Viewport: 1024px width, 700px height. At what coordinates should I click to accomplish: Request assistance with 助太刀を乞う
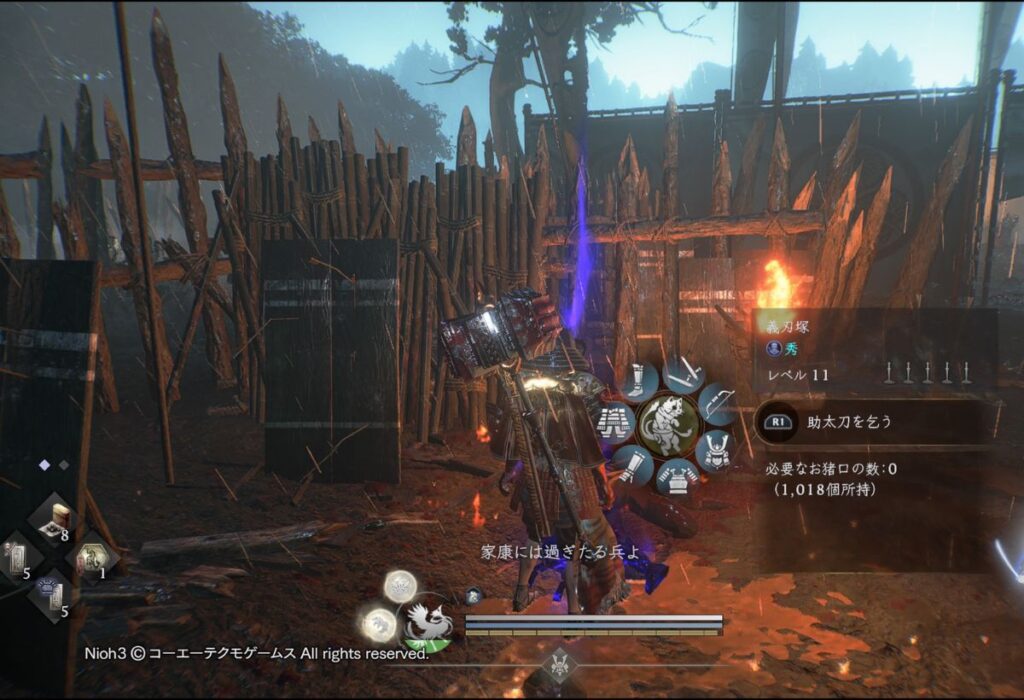(x=850, y=422)
